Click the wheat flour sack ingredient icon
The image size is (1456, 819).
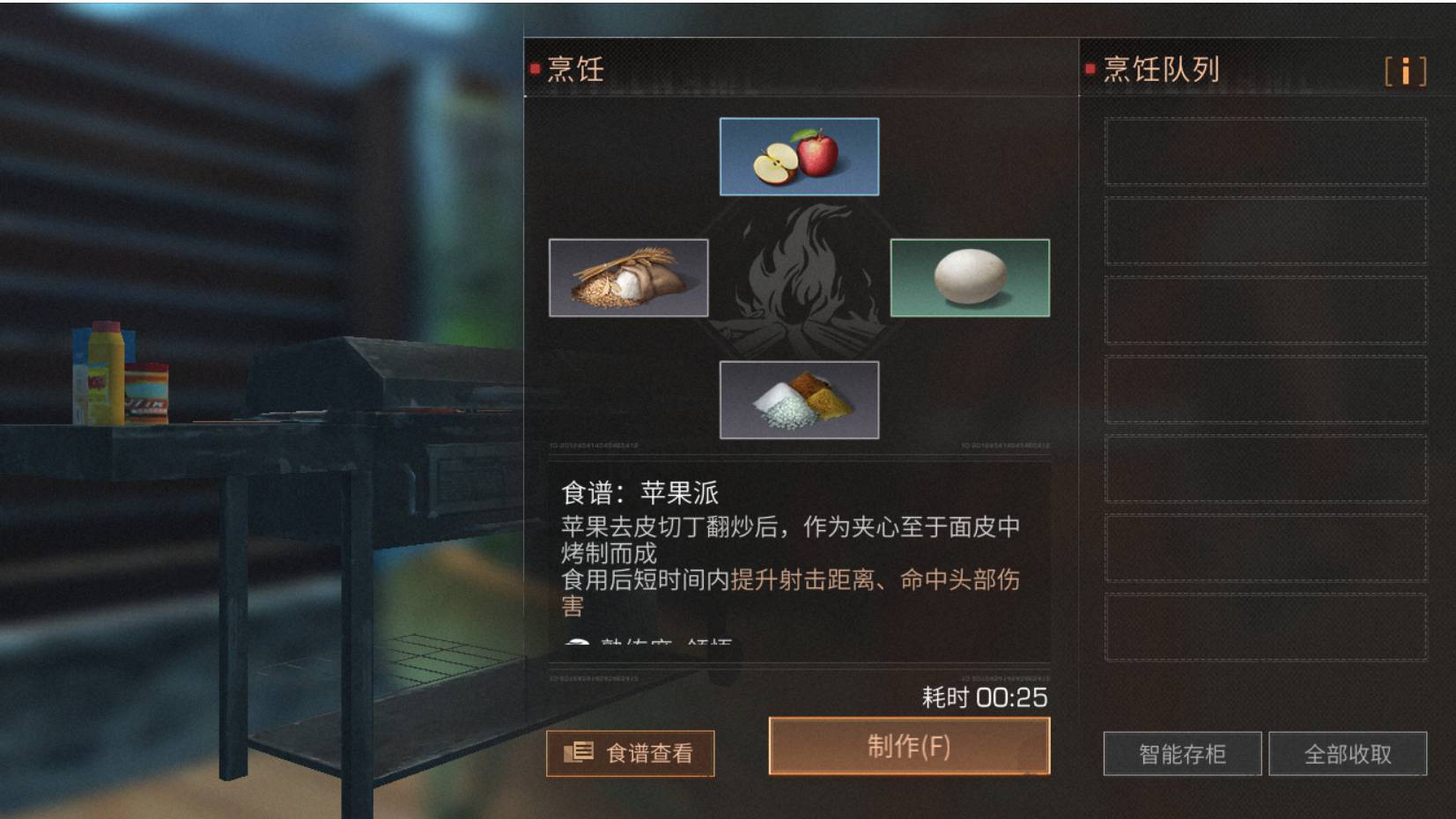pyautogui.click(x=628, y=277)
